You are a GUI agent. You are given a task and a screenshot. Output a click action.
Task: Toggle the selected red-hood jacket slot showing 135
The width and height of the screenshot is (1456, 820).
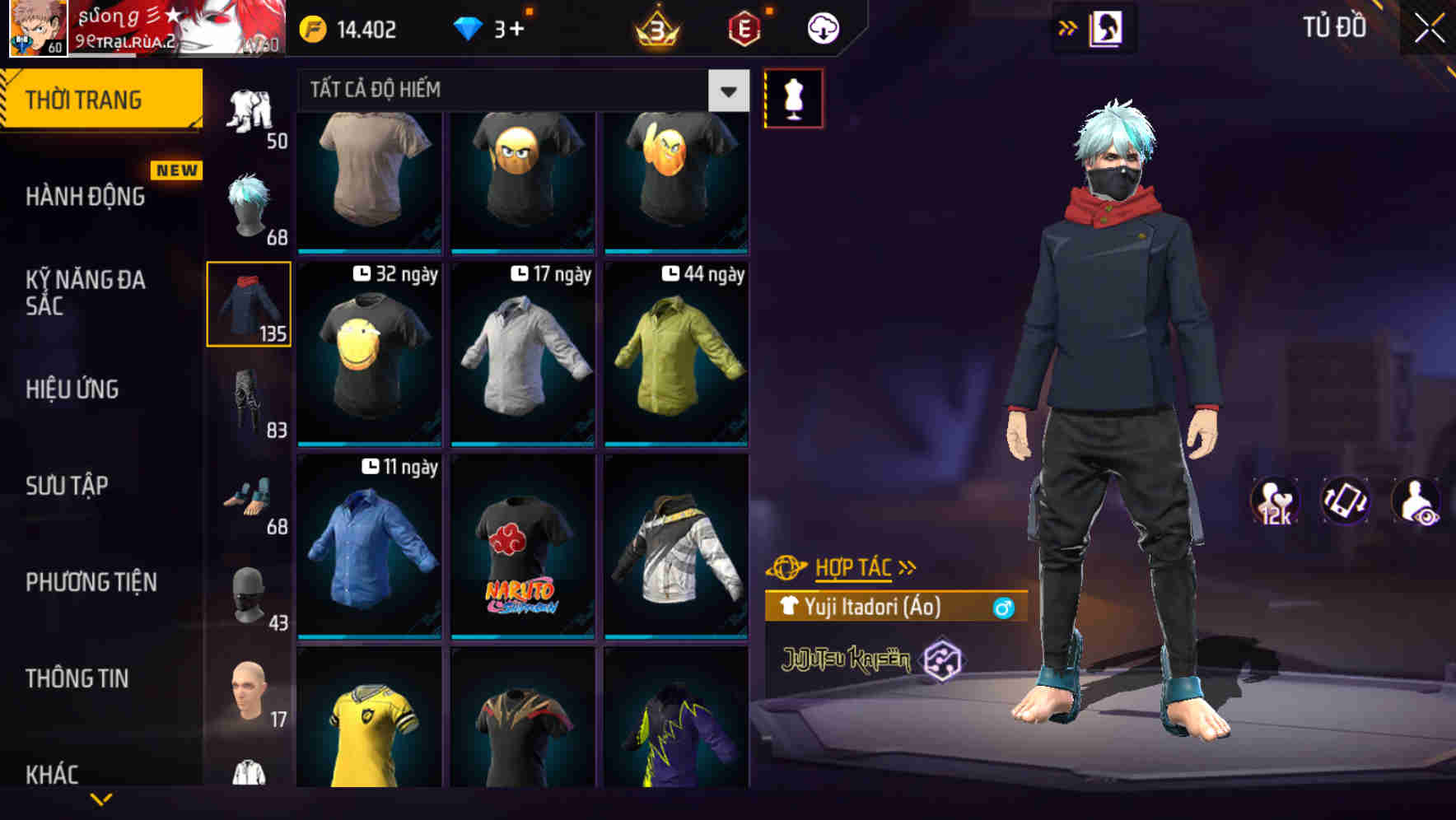tap(249, 303)
